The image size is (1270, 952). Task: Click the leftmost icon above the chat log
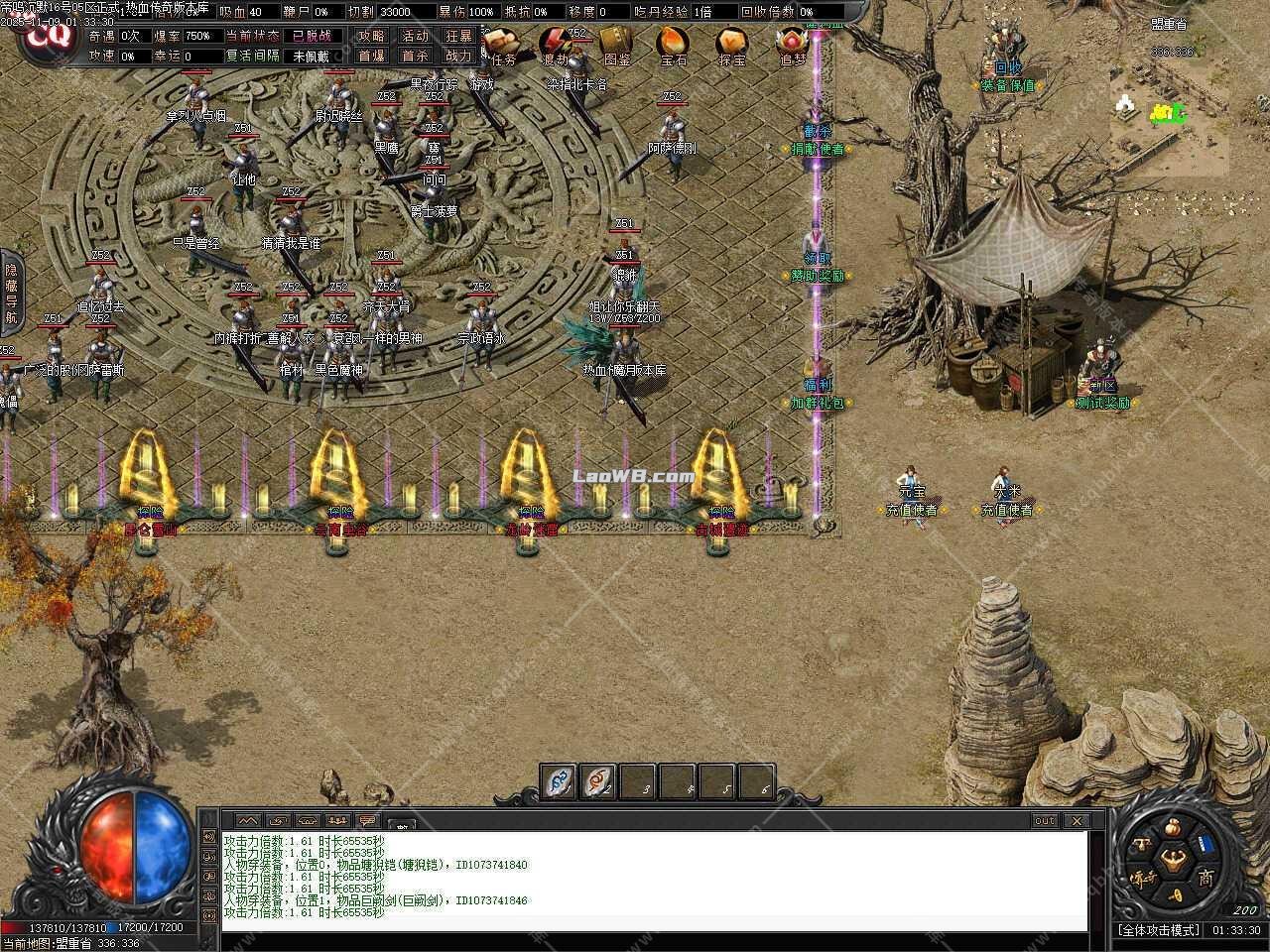[x=247, y=820]
